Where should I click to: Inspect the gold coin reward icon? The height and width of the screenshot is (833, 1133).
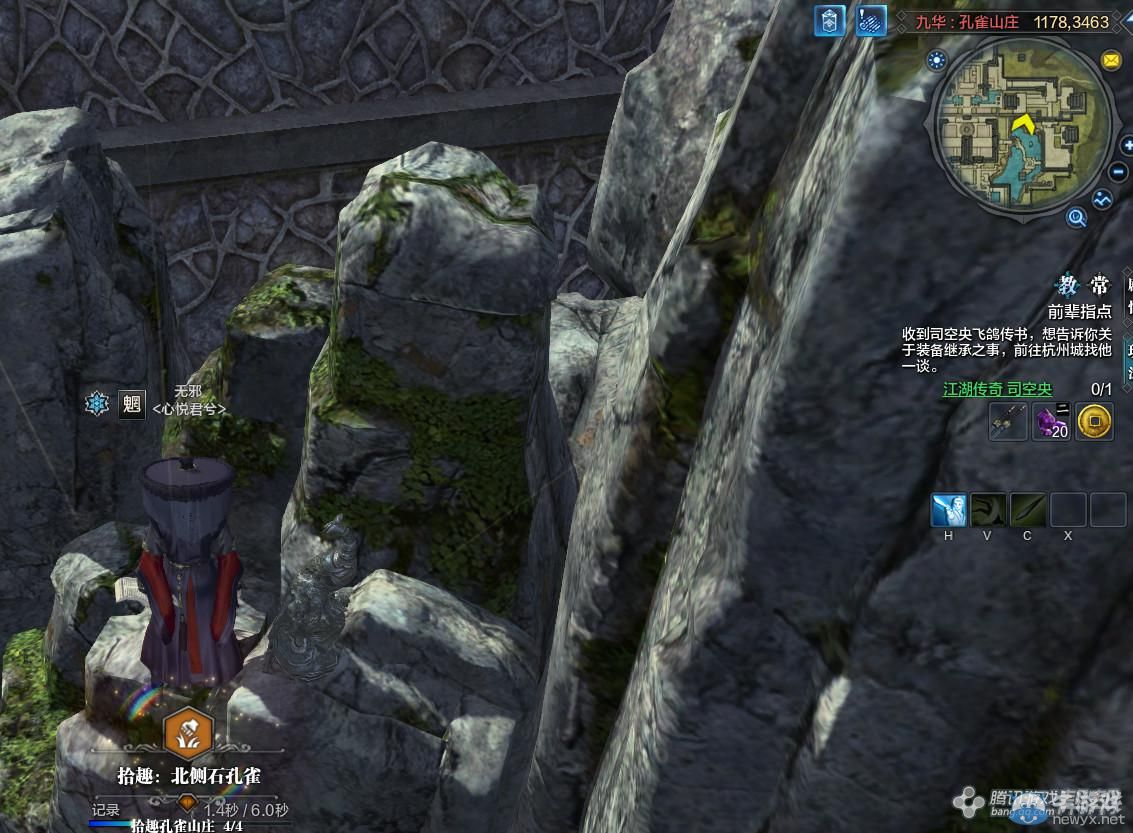click(1095, 422)
